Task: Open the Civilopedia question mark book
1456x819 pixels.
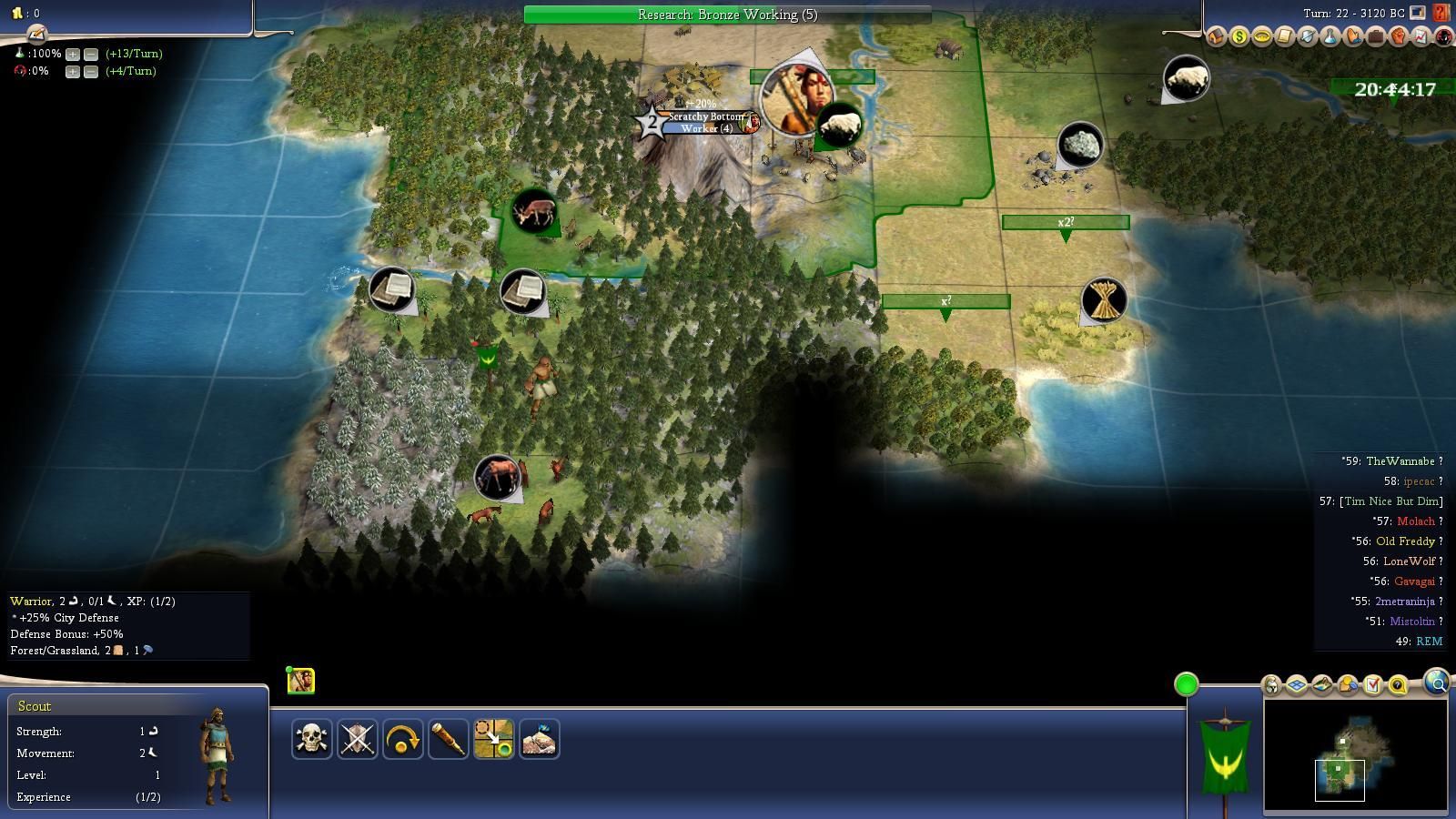Action: (x=1441, y=13)
